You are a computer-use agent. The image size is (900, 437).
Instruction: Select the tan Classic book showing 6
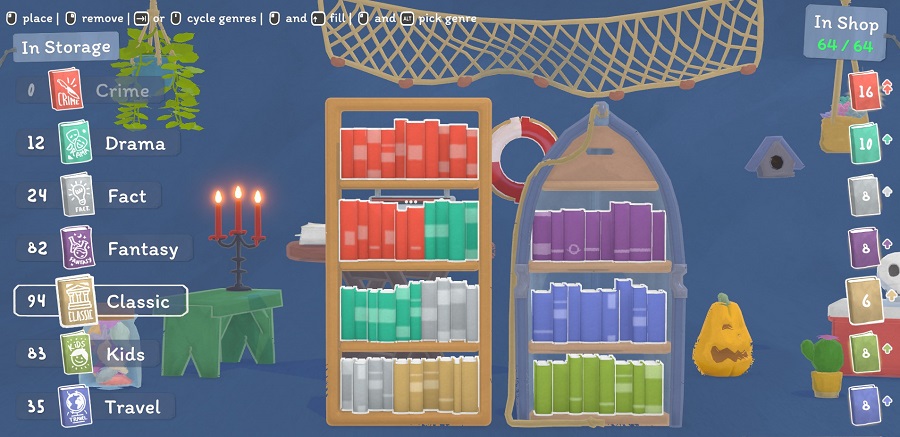point(865,299)
